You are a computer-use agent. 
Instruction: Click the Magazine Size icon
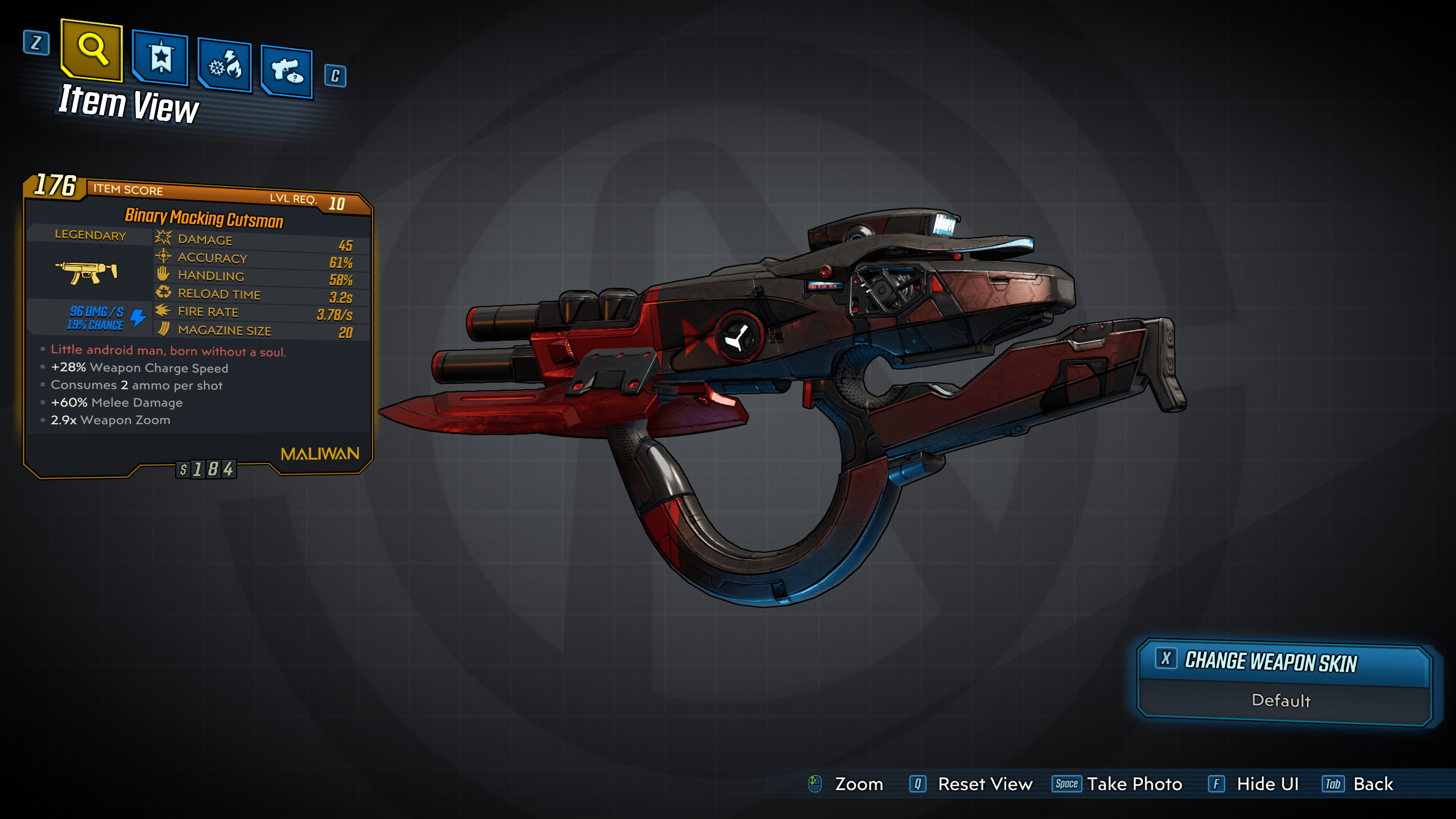[164, 330]
